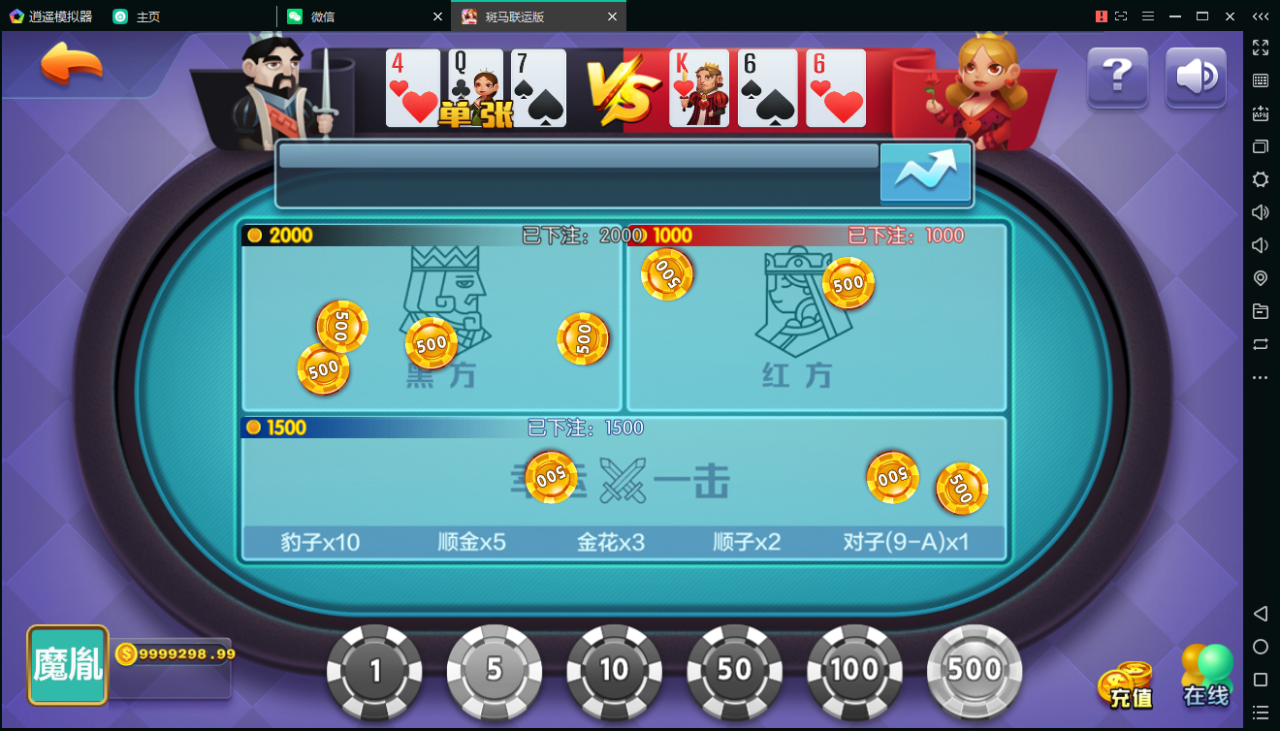Click the virtual location icon in sidebar
This screenshot has width=1280, height=731.
click(1260, 278)
